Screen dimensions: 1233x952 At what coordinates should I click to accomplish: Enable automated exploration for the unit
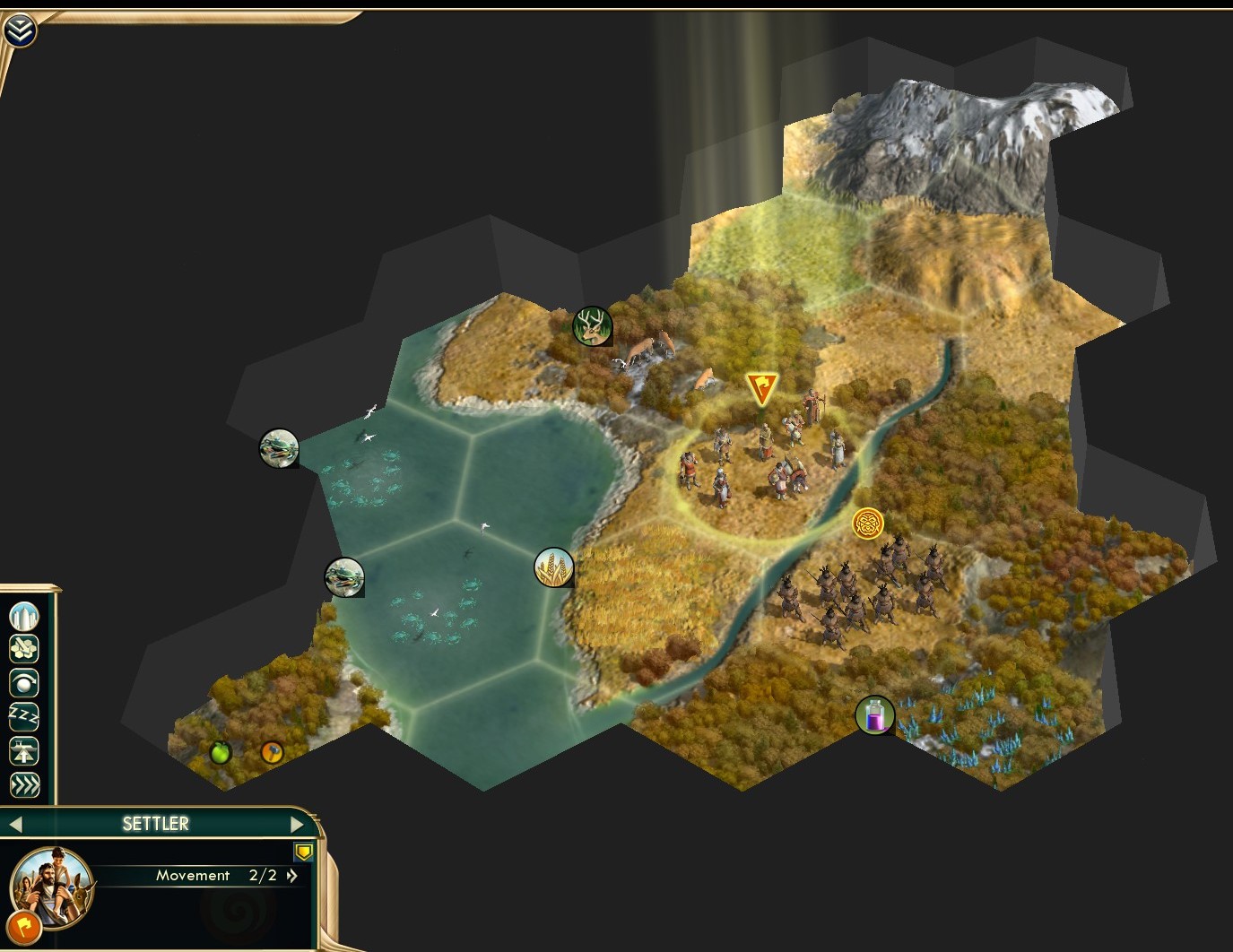coord(24,682)
